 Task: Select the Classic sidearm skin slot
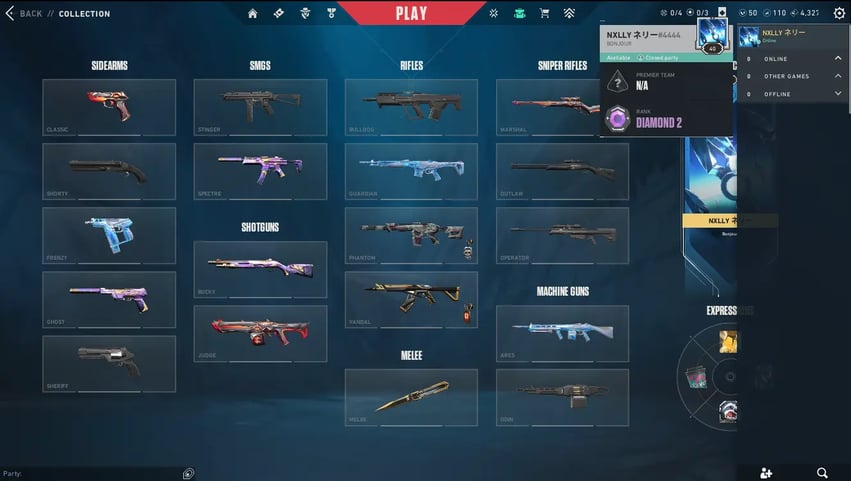(109, 107)
